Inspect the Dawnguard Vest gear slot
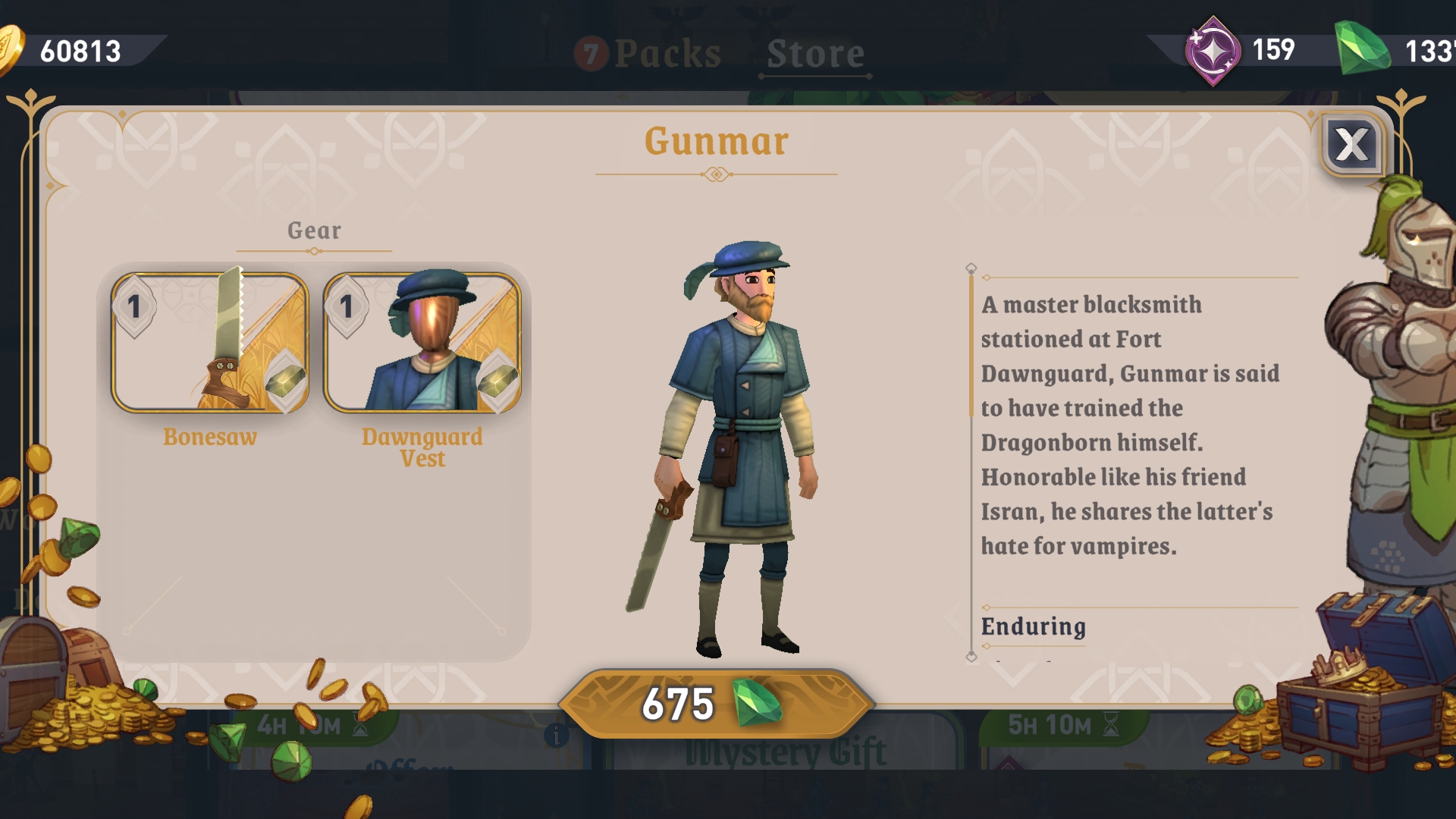This screenshot has height=819, width=1456. 422,344
